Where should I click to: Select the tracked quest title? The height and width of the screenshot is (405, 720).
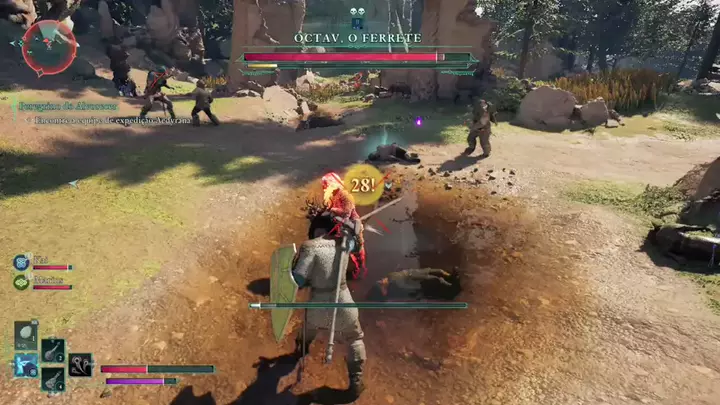pyautogui.click(x=66, y=105)
